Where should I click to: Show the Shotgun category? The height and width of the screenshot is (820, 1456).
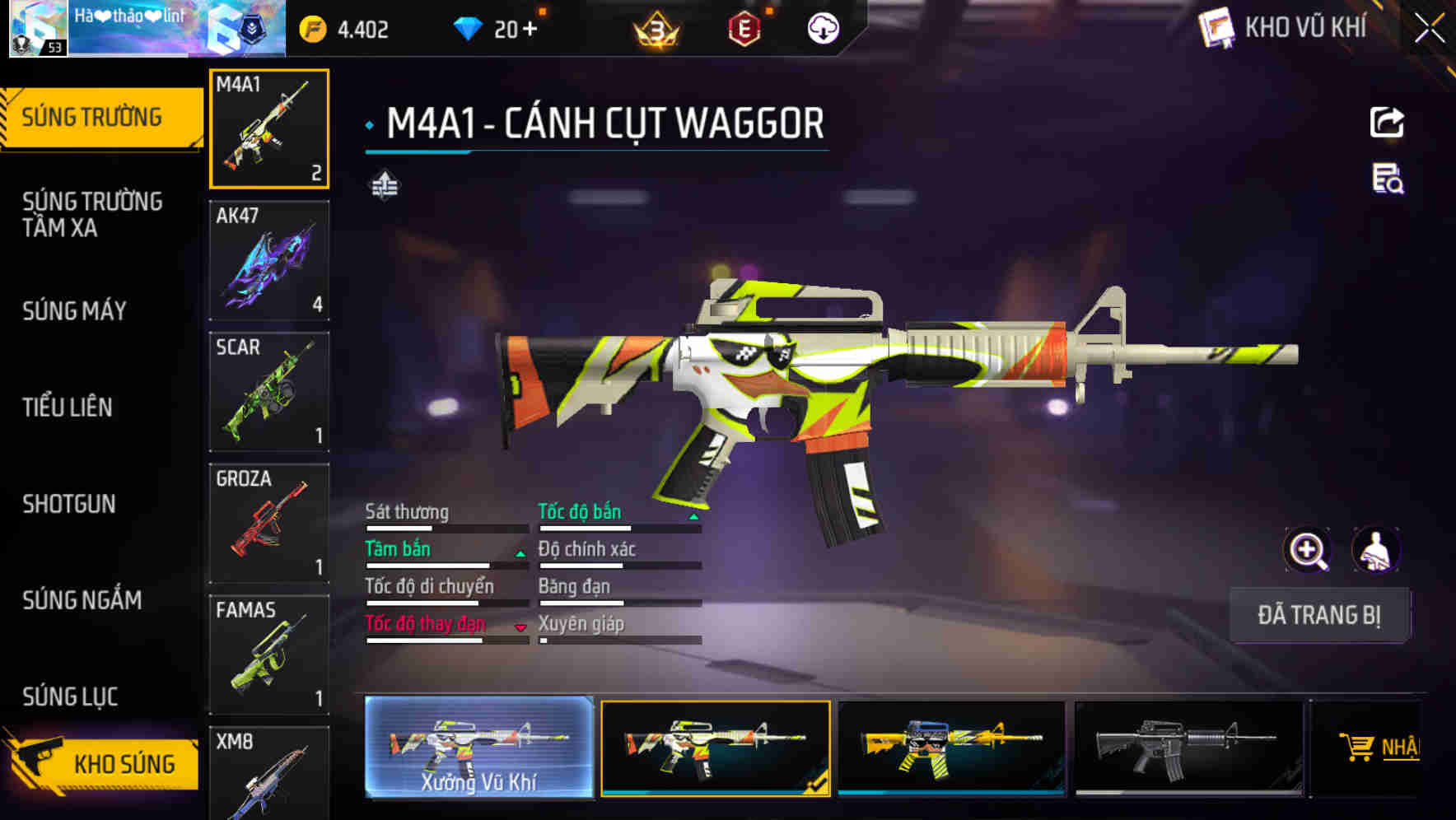(x=69, y=504)
